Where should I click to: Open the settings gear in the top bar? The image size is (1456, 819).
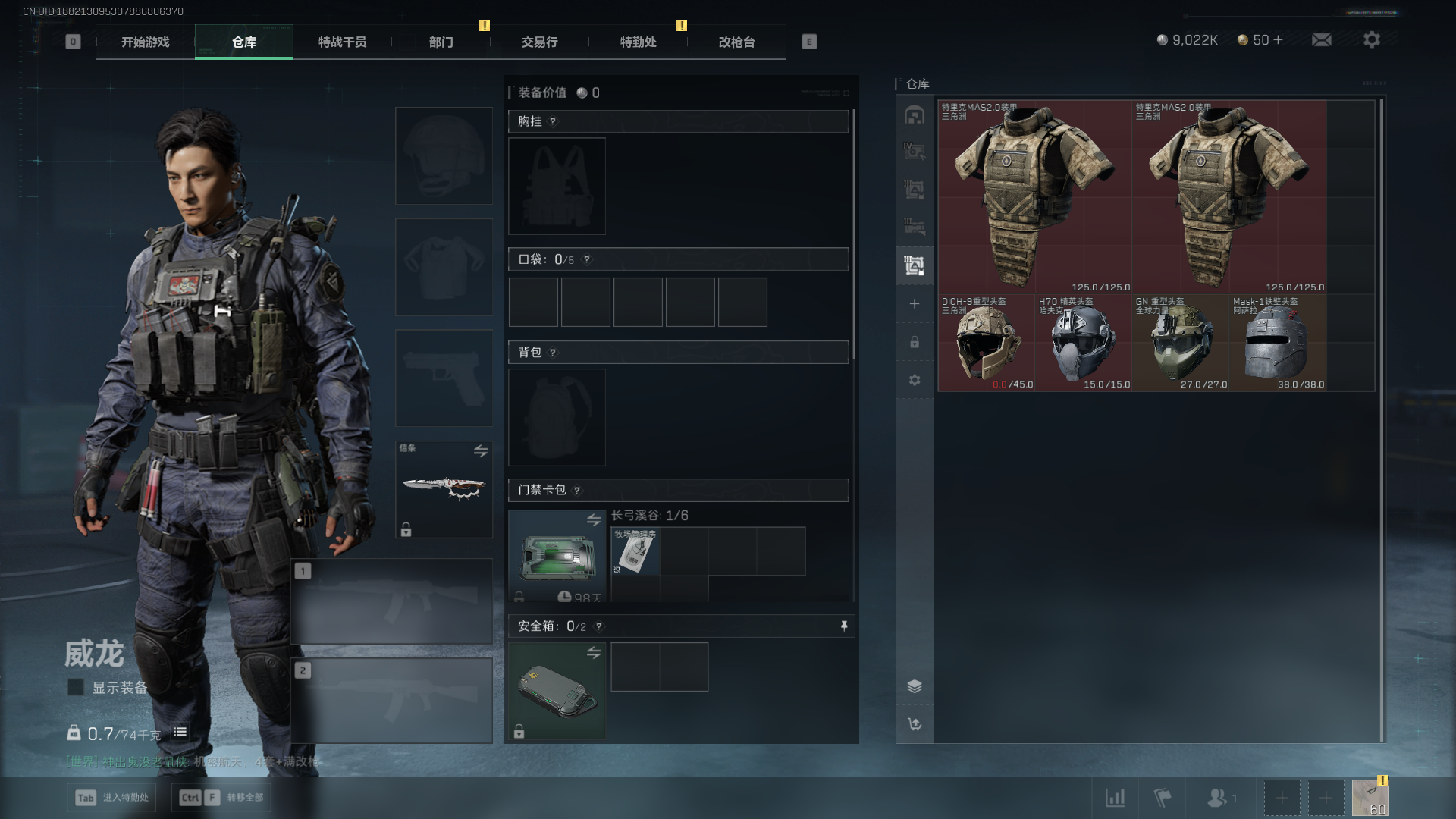tap(1371, 39)
